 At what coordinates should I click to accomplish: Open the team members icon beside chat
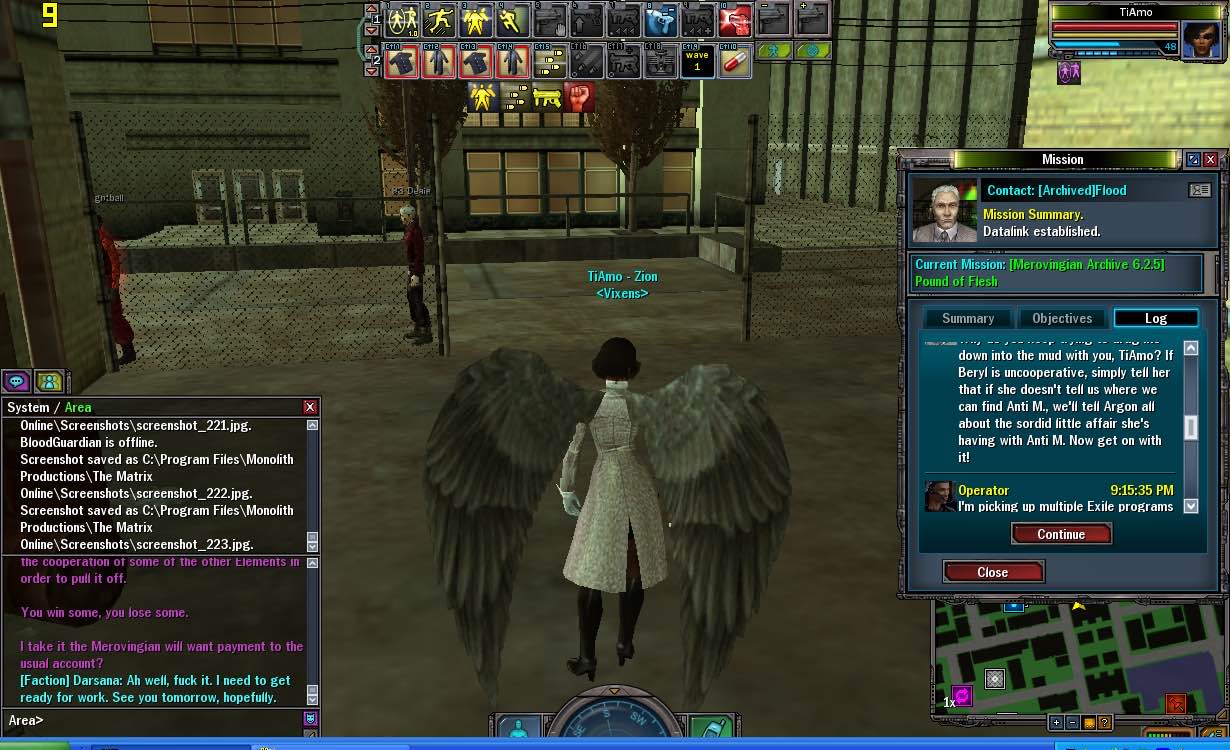pyautogui.click(x=49, y=381)
